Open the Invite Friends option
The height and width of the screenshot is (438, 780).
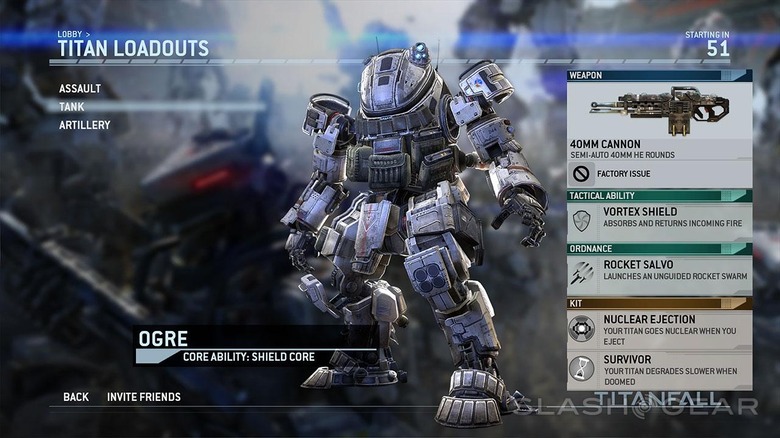[144, 397]
